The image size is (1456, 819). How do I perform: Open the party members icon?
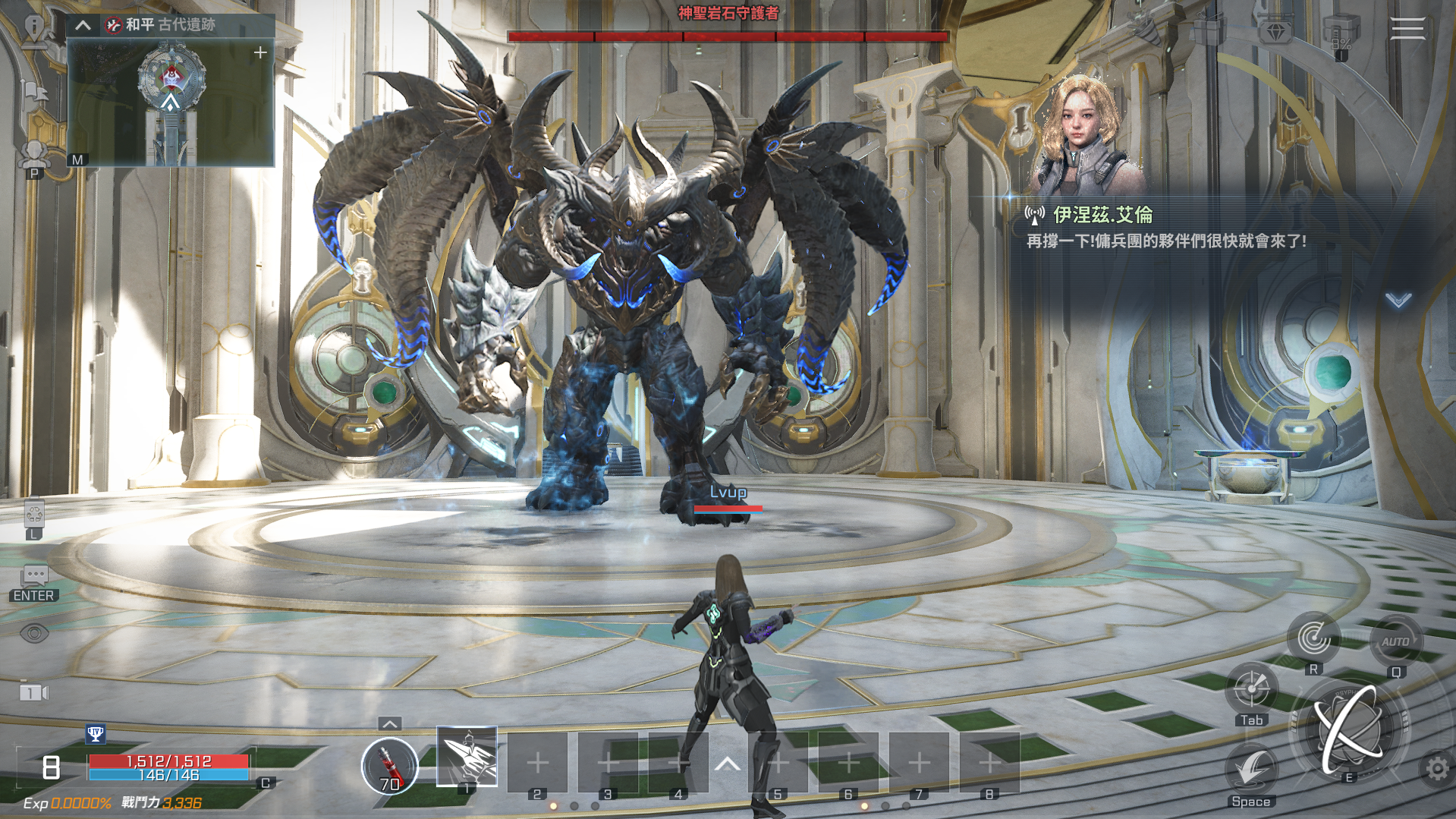click(34, 154)
